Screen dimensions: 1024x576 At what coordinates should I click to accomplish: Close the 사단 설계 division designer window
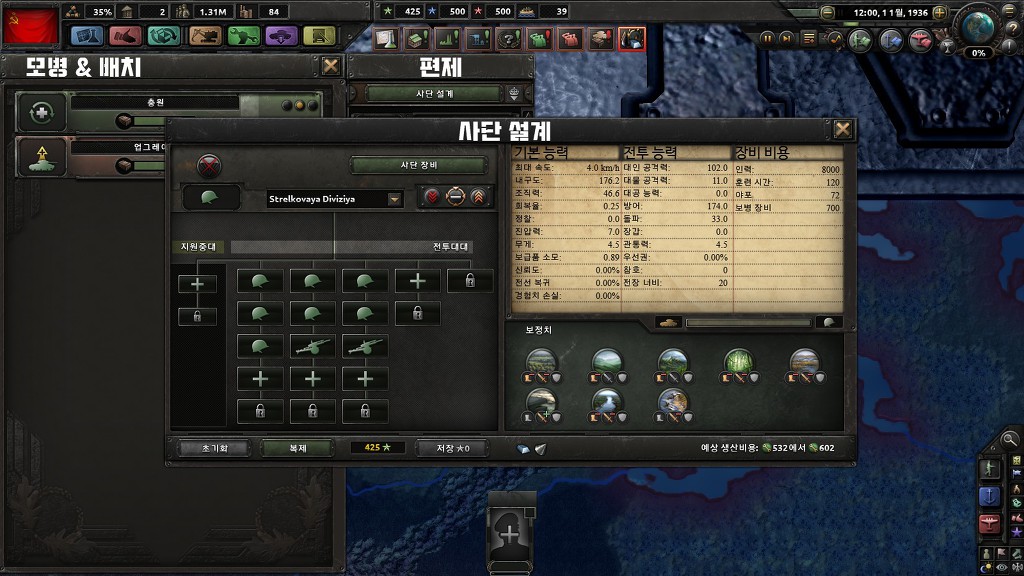(843, 129)
